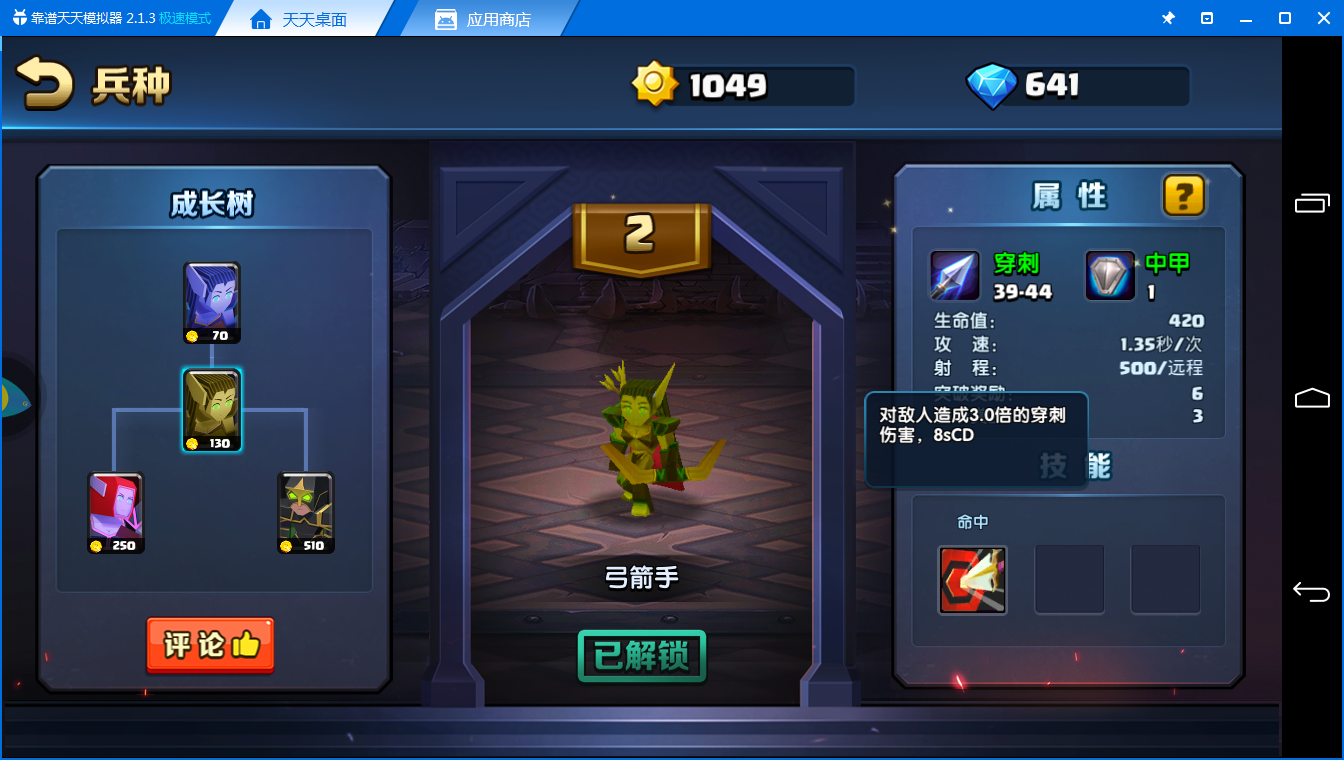Choose the golden archer unit costing 130

tap(212, 410)
